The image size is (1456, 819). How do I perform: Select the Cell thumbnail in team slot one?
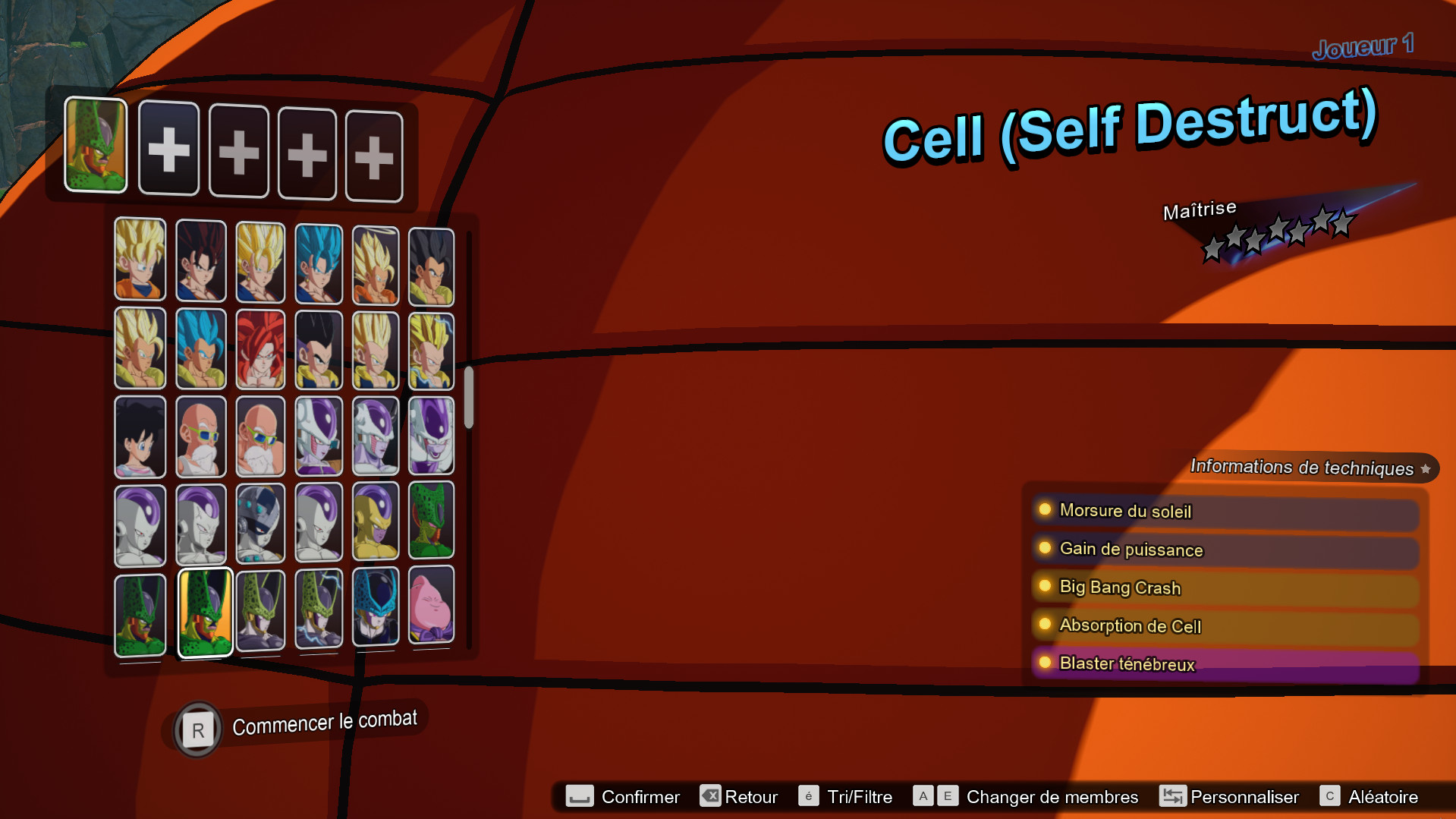(95, 149)
